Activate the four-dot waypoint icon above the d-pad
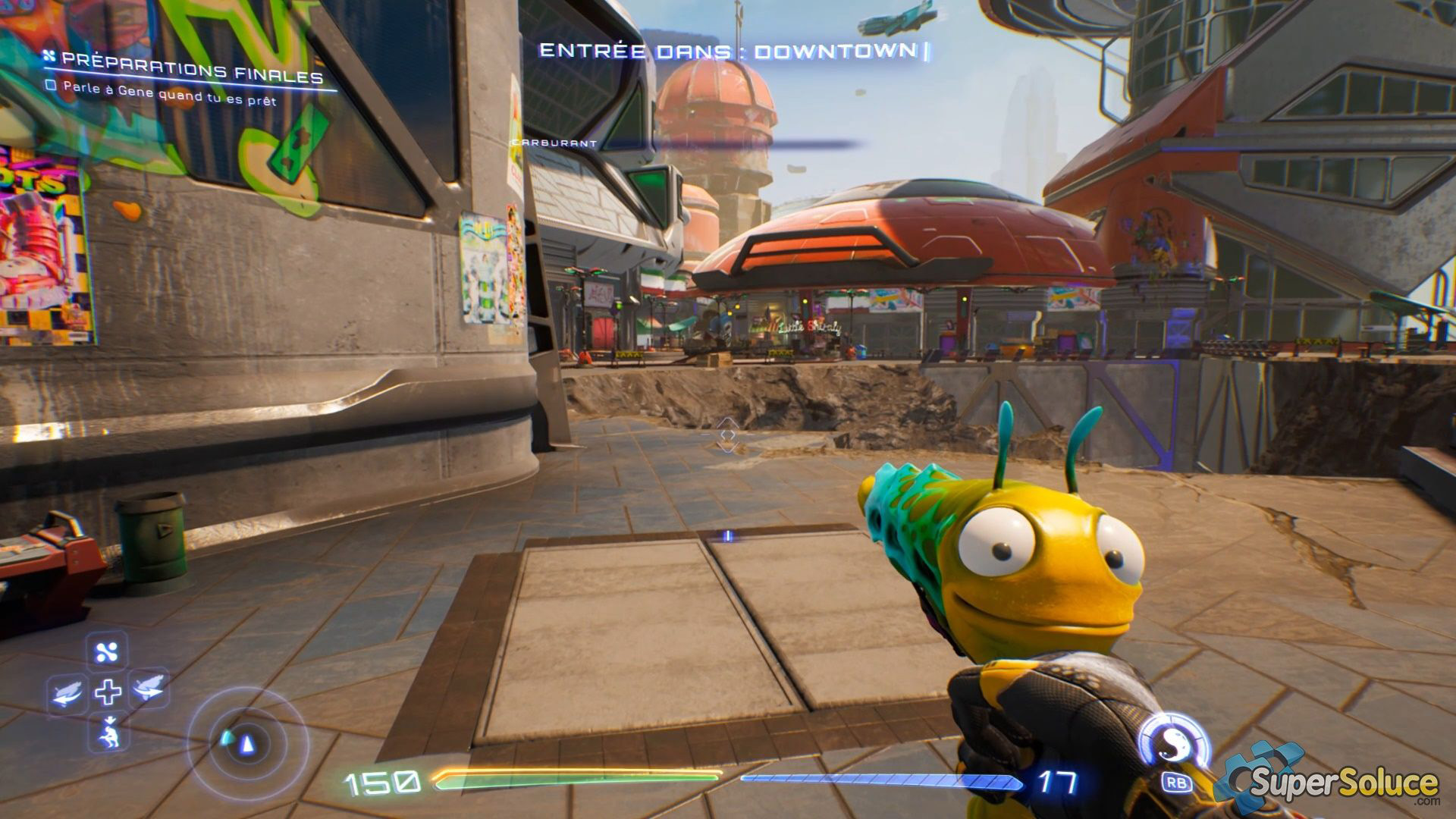The image size is (1456, 819). pyautogui.click(x=107, y=651)
